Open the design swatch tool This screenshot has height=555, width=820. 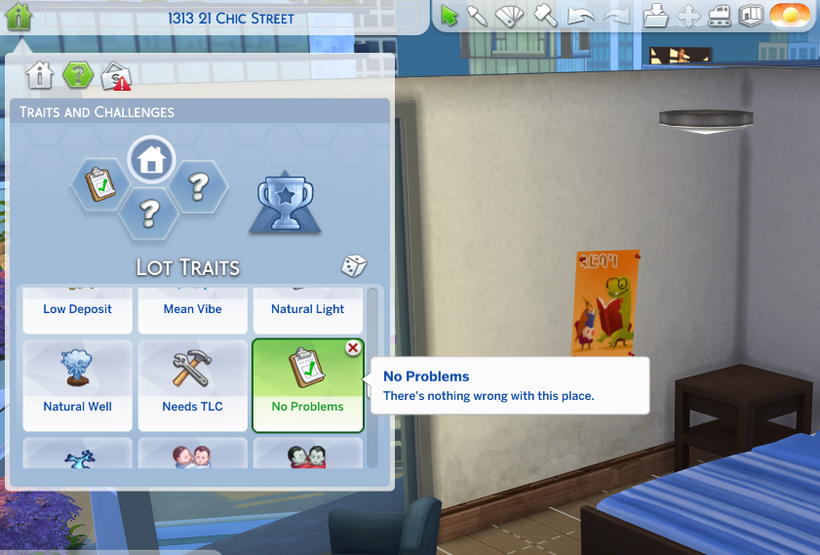tap(510, 16)
